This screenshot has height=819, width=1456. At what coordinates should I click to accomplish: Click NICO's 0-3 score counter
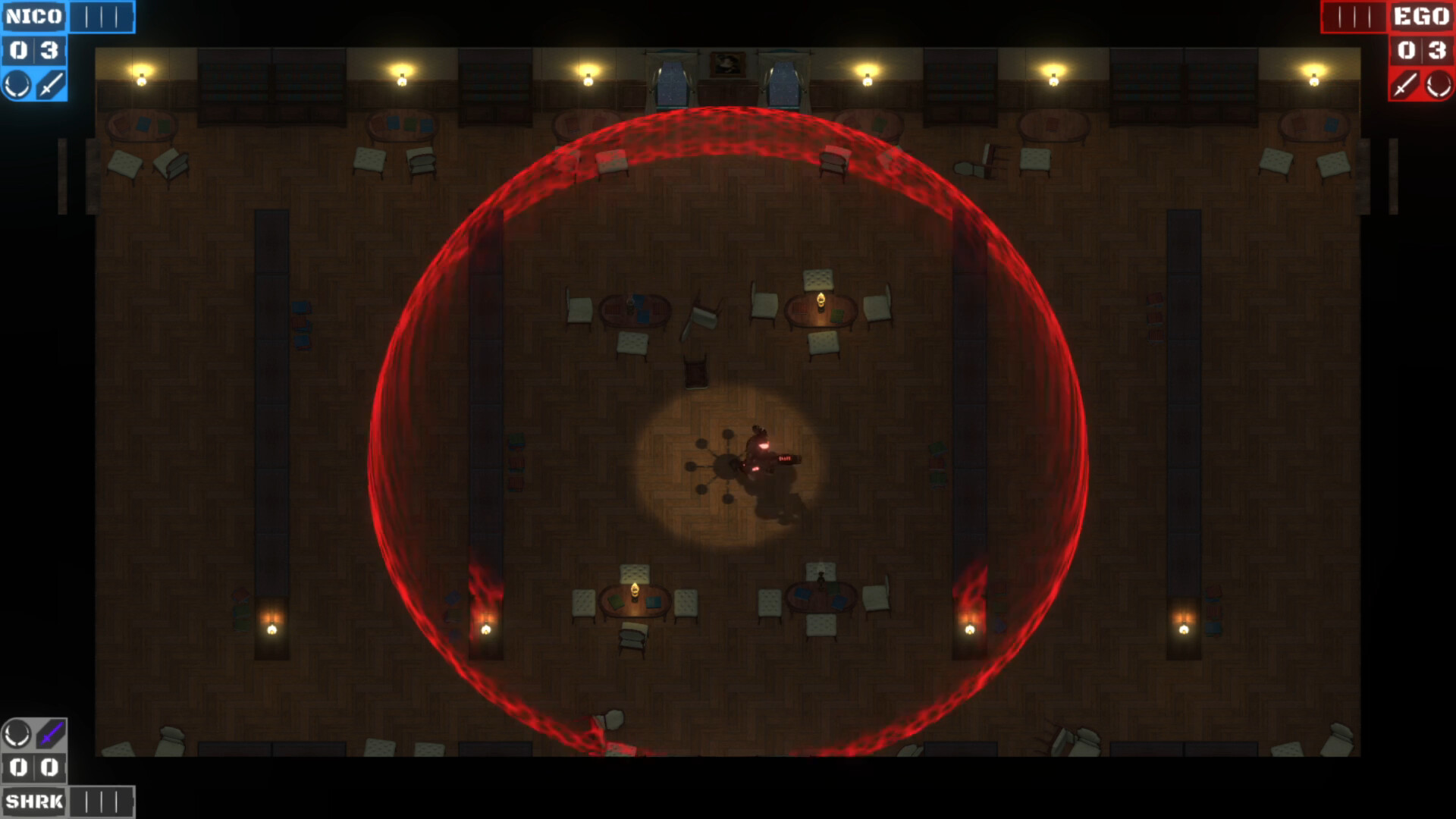34,51
